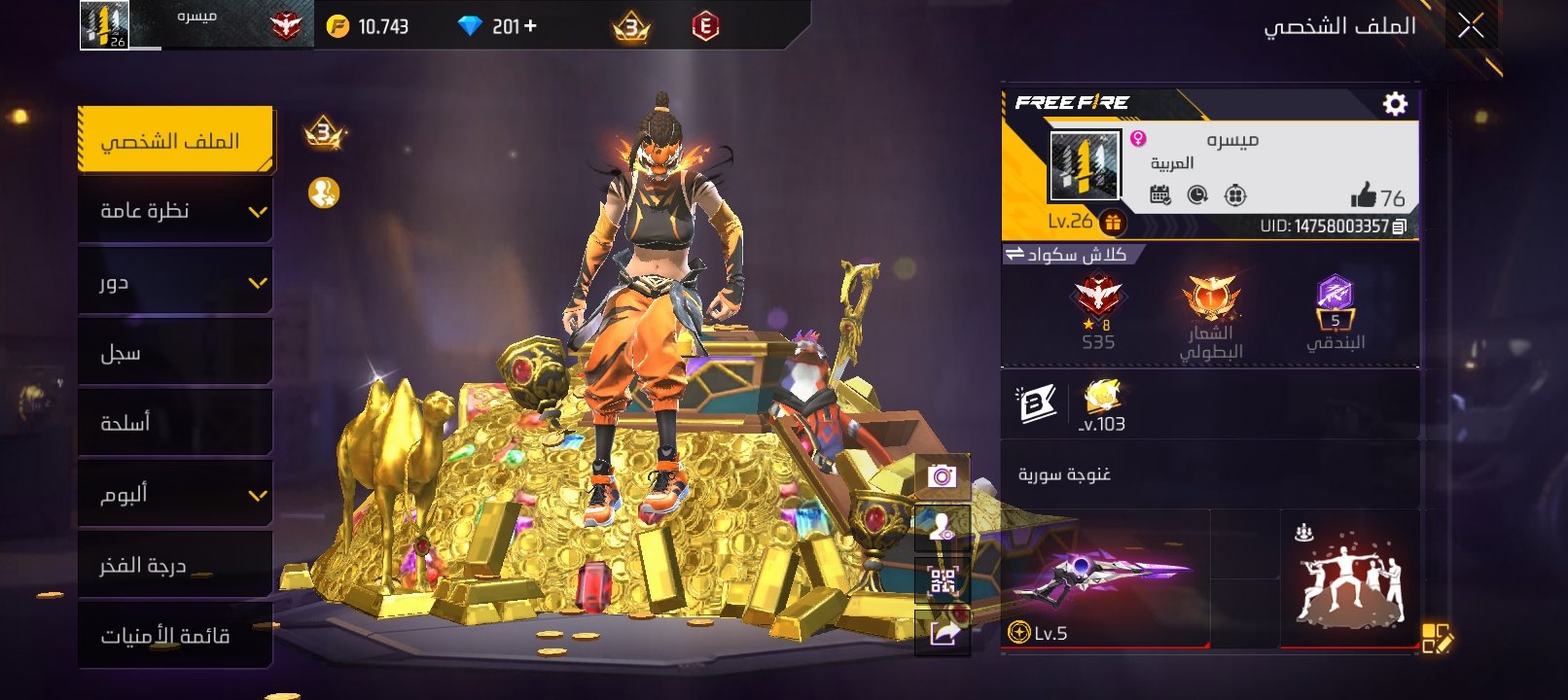Viewport: 1568px width, 700px height.
Task: Close the profile screen with X
Action: coord(1471,26)
